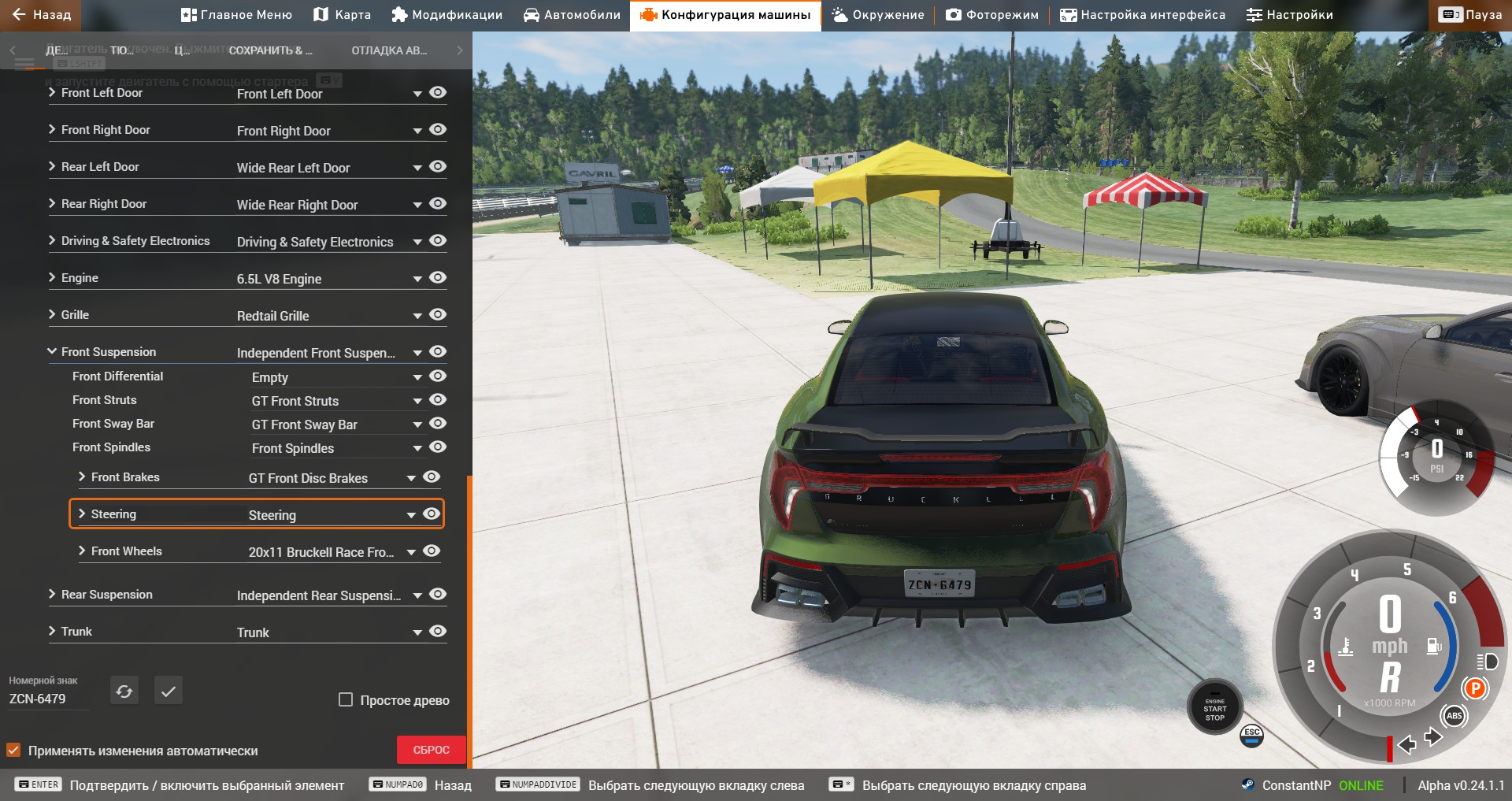Expand the Front Wheels entry

click(x=82, y=551)
